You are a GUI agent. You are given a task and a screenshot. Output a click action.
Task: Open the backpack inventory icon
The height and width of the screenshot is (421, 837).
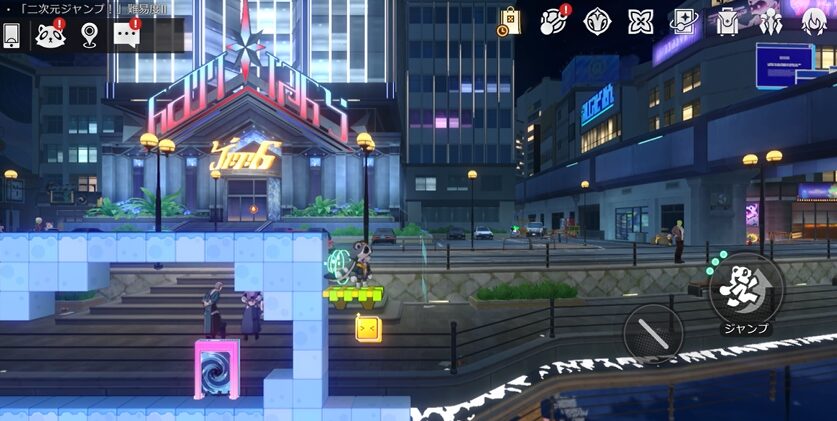728,20
